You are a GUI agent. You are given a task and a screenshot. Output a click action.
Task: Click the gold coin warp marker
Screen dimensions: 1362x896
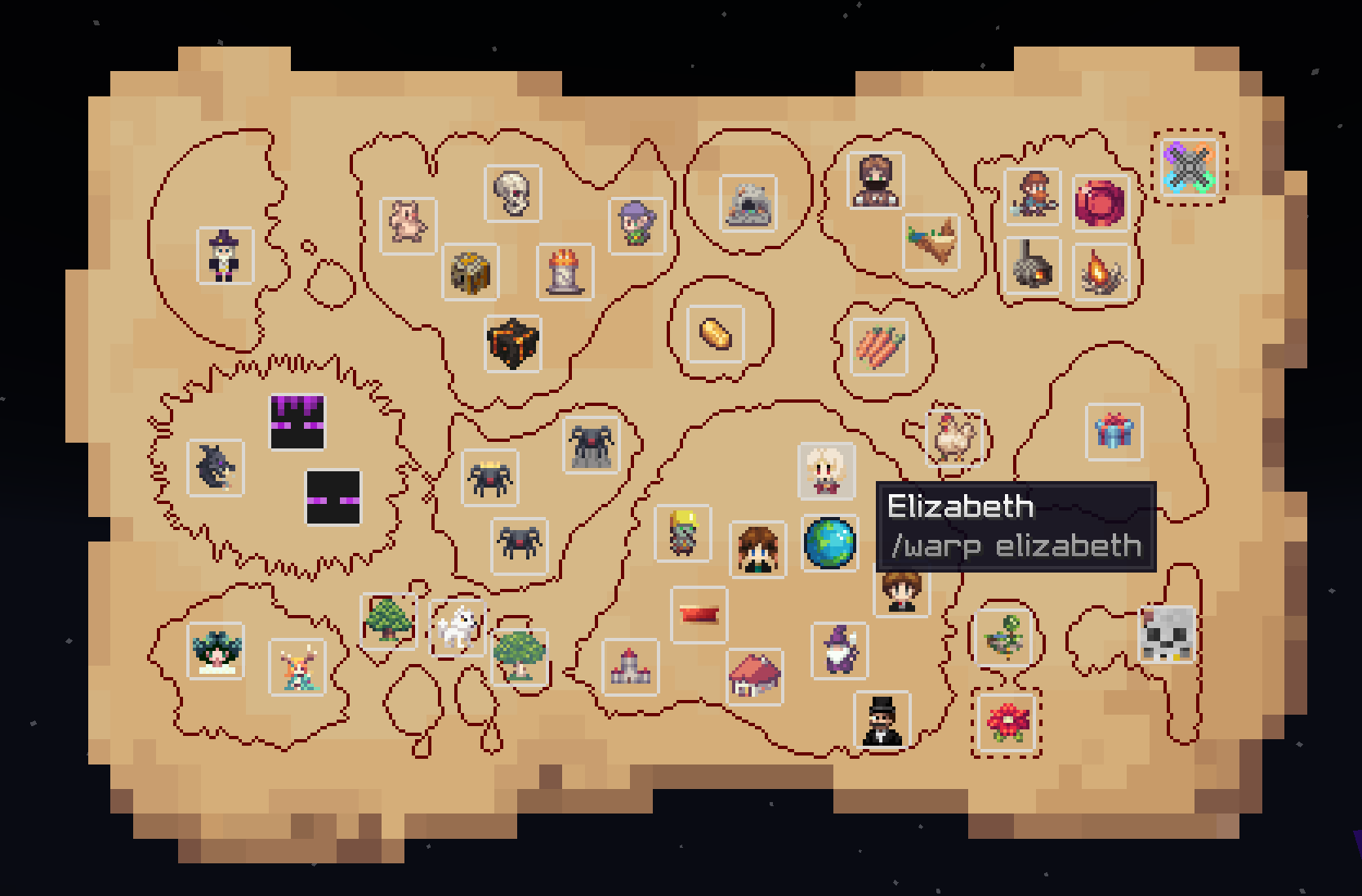[713, 334]
